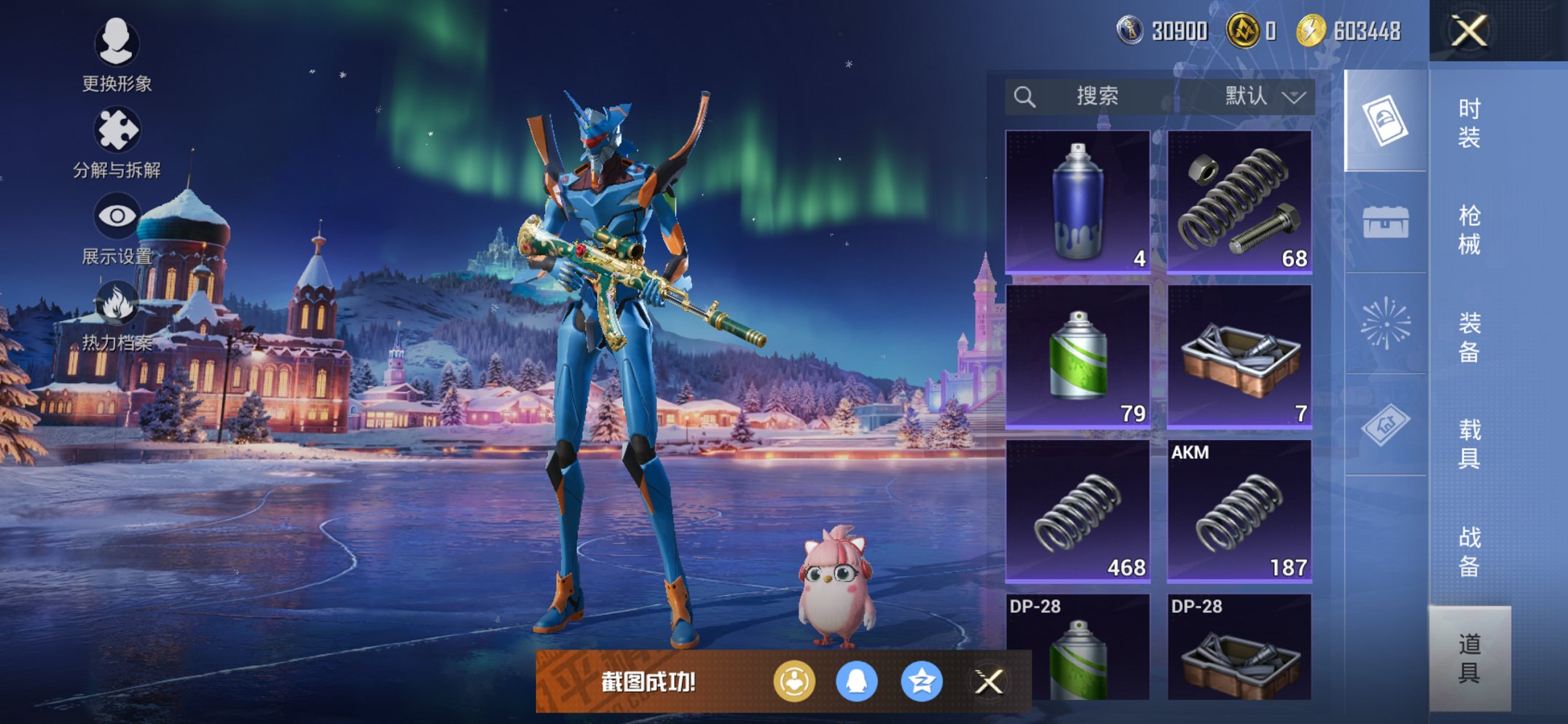Select the green spray can with 79
This screenshot has width=1568, height=724.
click(x=1077, y=355)
